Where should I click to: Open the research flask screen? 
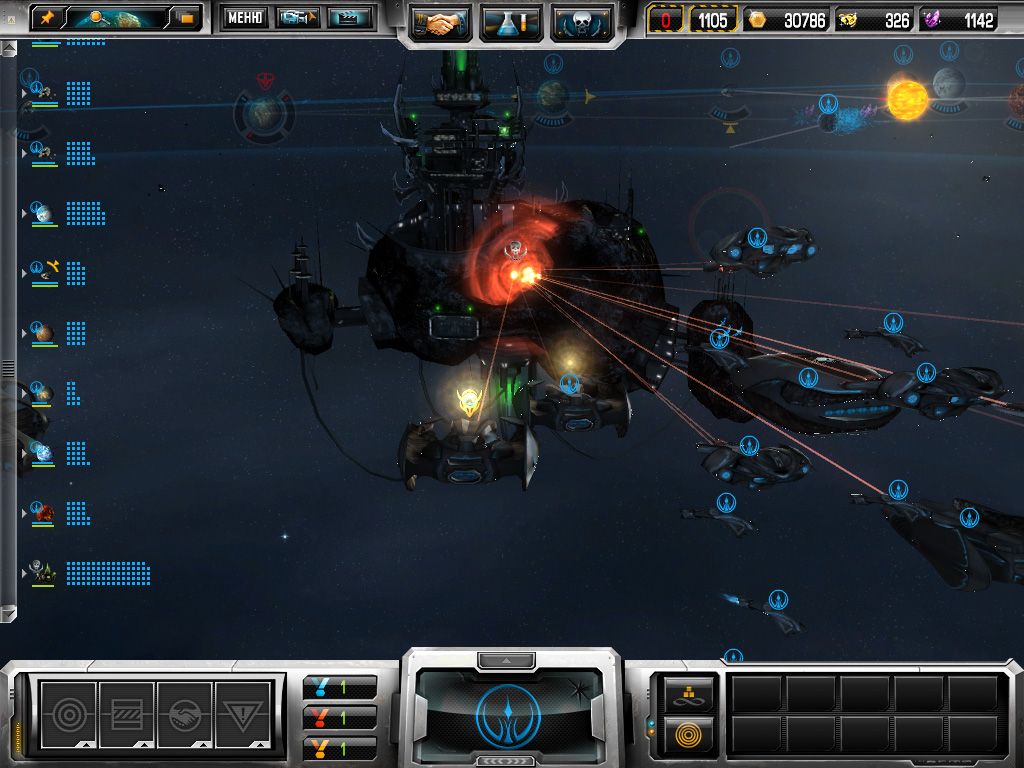pos(511,22)
